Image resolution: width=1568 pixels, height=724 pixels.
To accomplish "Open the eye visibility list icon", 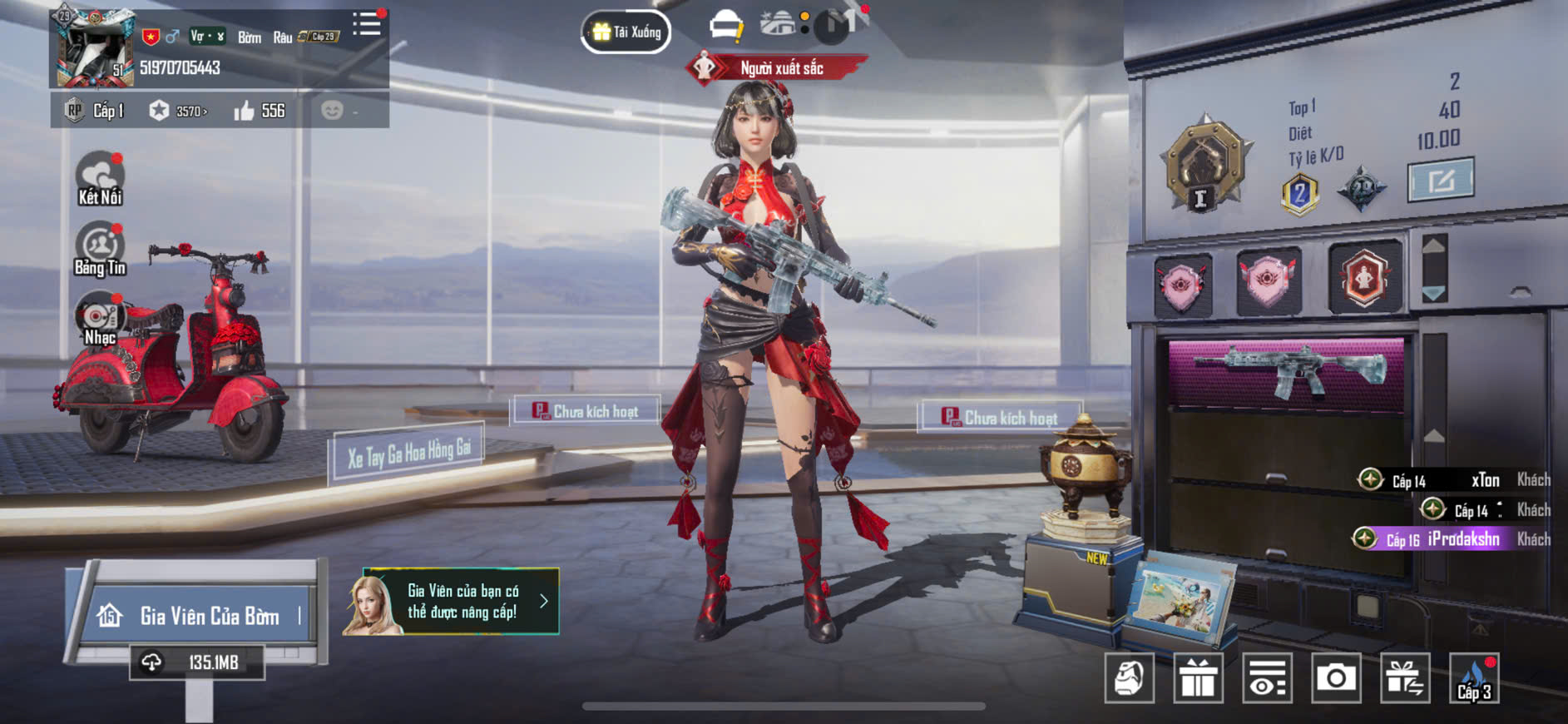I will click(x=1267, y=679).
